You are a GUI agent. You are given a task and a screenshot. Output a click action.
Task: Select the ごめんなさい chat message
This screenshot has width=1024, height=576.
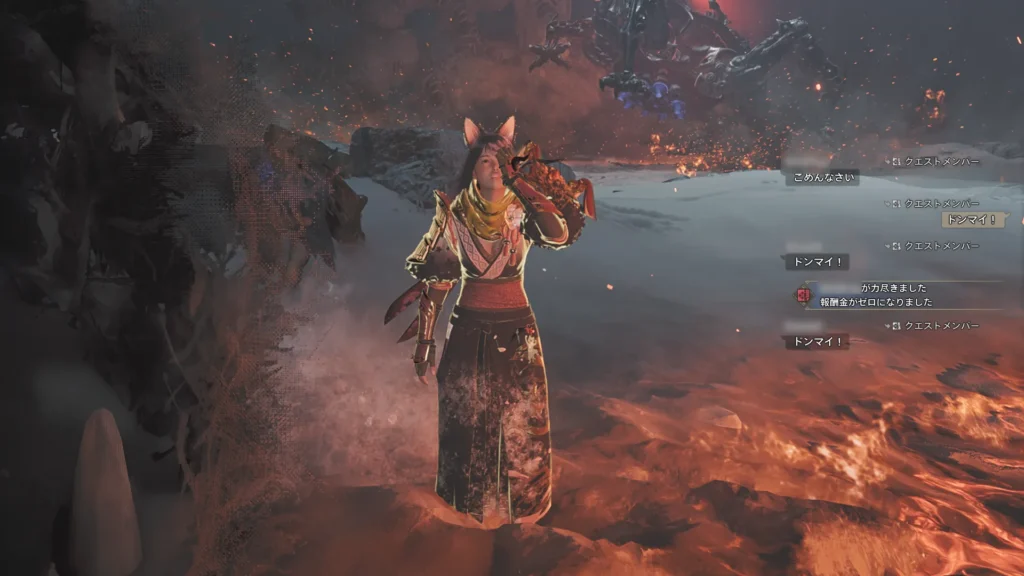821,178
